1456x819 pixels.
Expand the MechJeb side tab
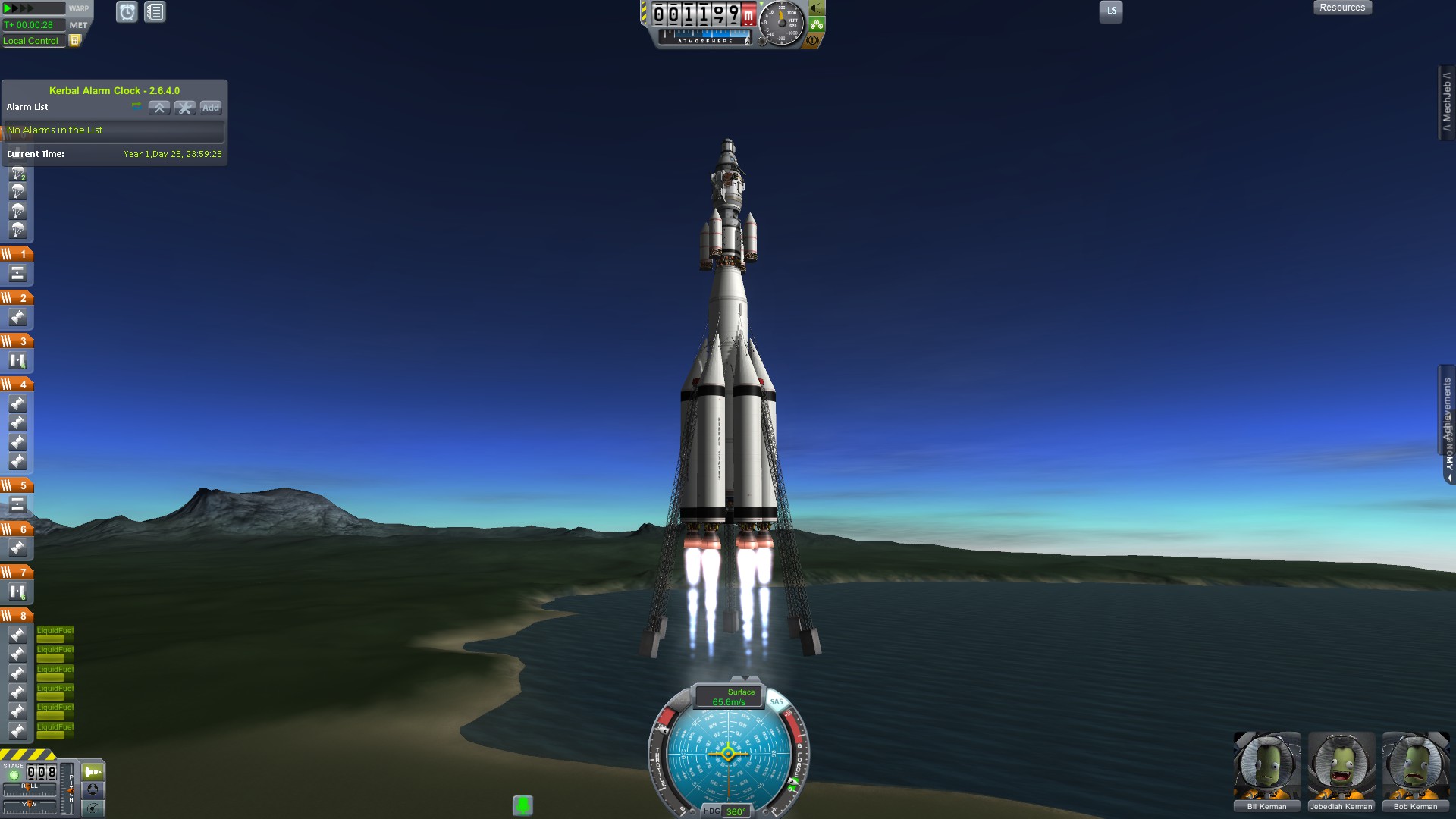pos(1446,102)
